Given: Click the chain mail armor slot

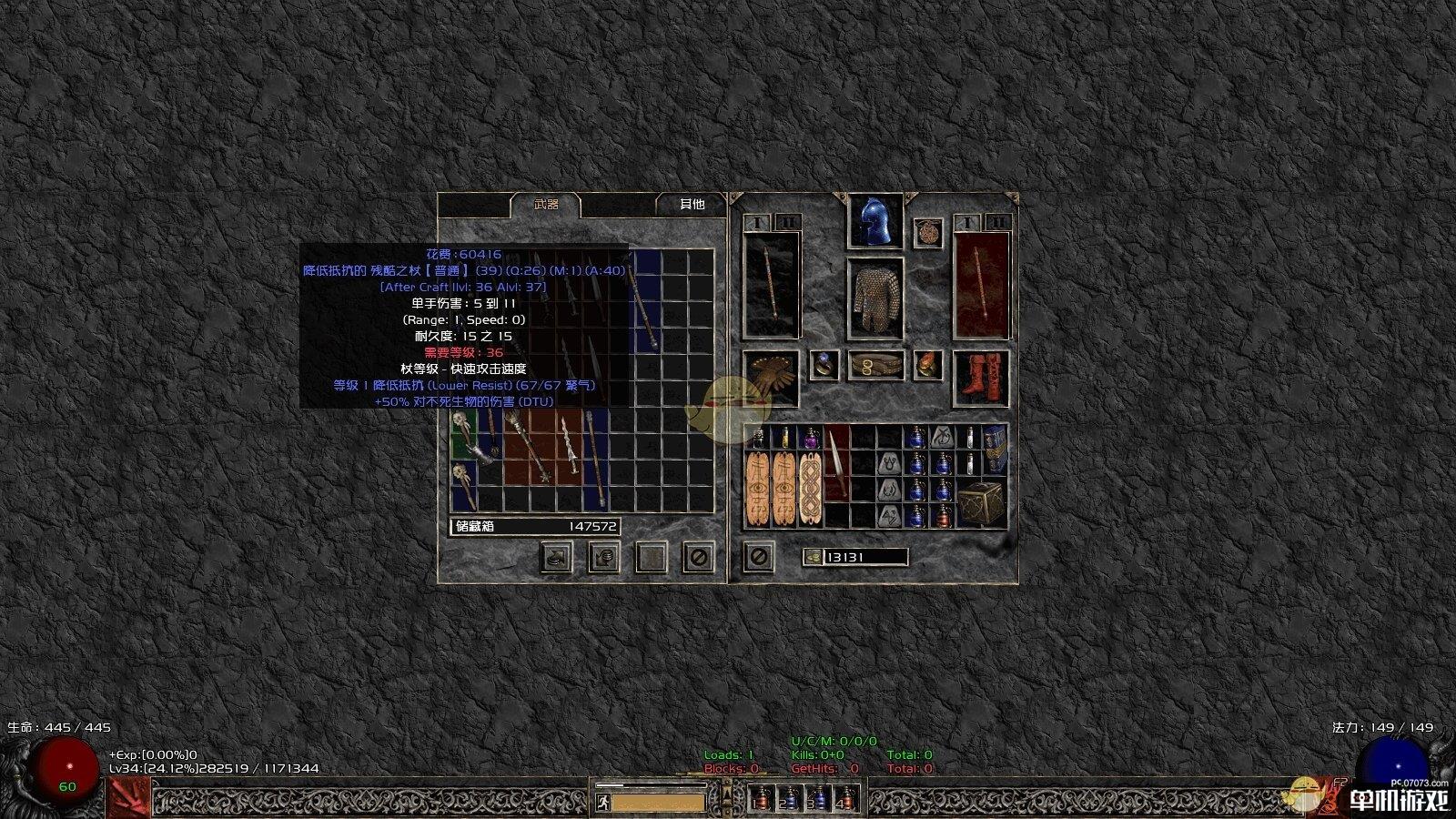Looking at the screenshot, I should coord(875,298).
